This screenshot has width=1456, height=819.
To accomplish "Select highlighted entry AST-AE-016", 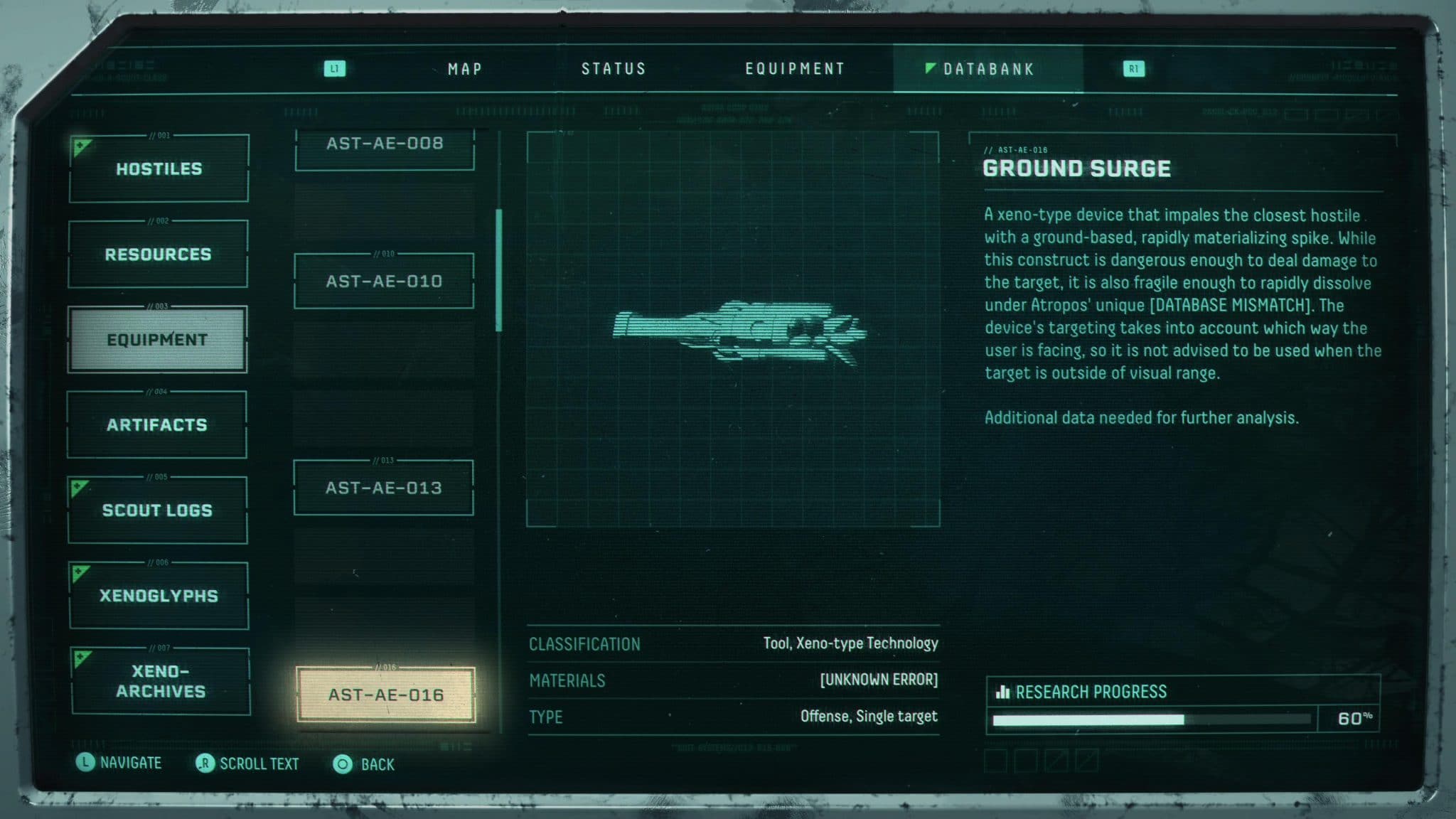I will [x=386, y=695].
